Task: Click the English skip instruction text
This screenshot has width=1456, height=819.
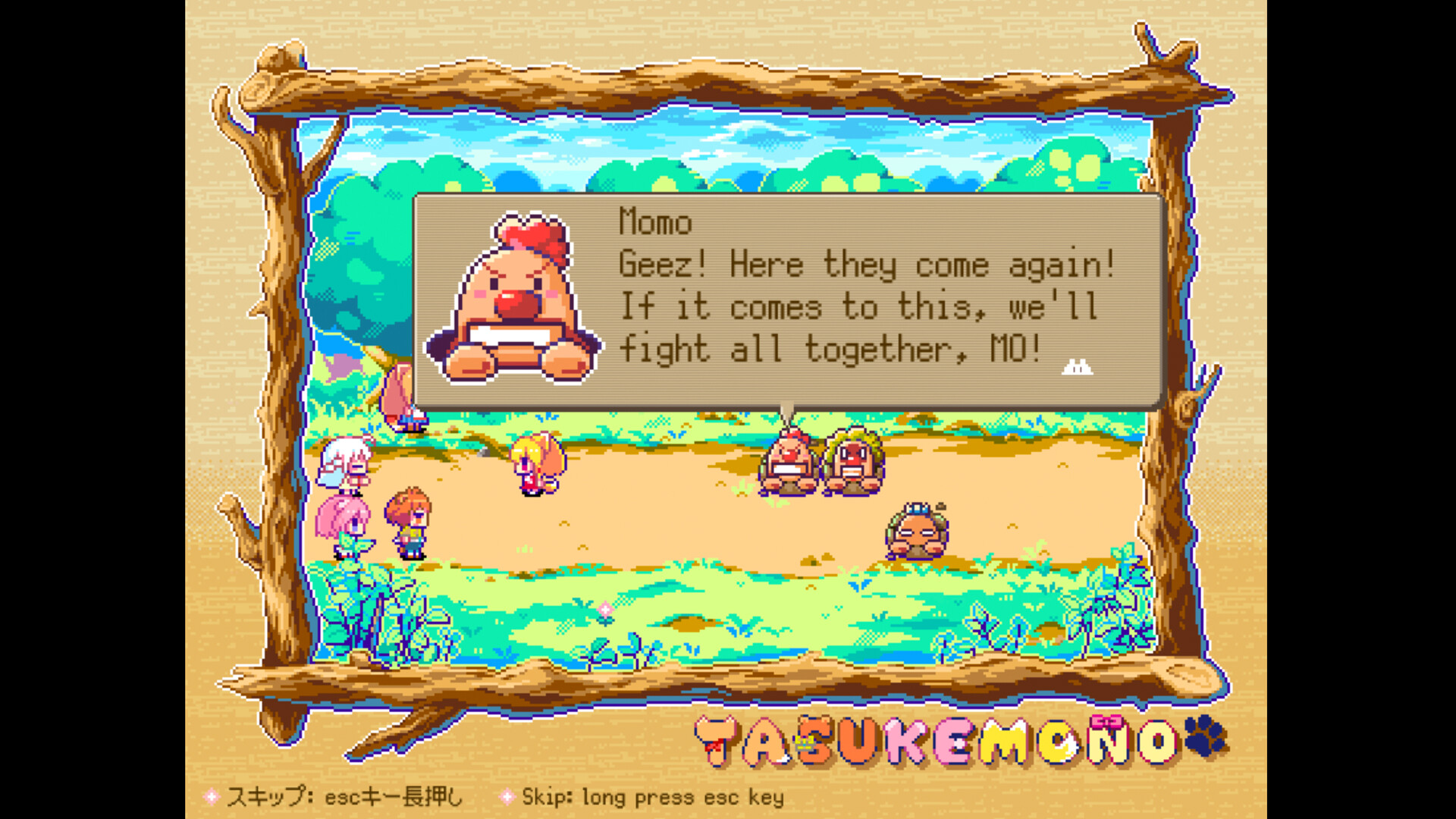Action: point(652,797)
